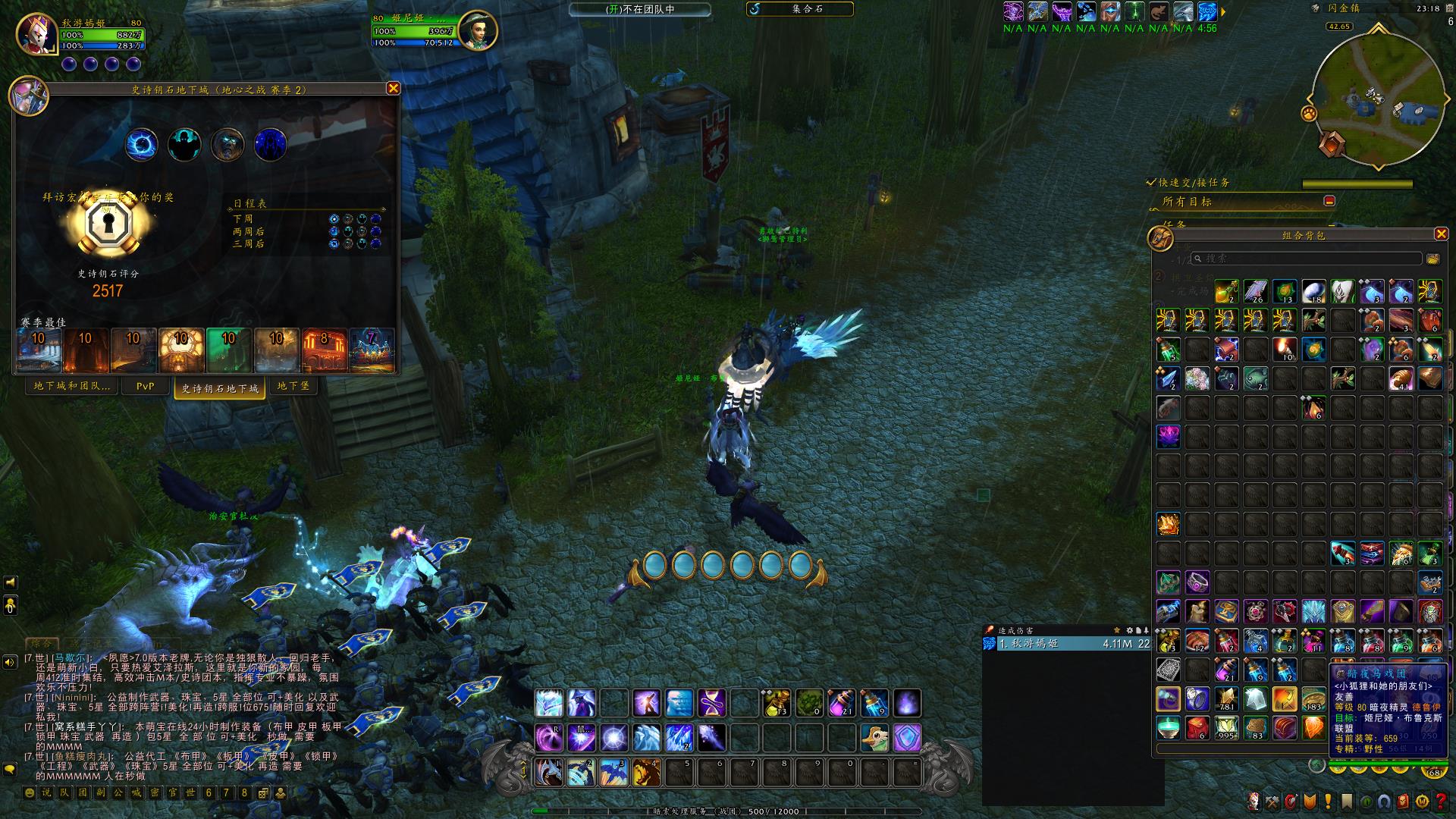Image resolution: width=1456 pixels, height=819 pixels.
Task: Toggle the 快速交/接任务 checkbox
Action: point(1151,183)
